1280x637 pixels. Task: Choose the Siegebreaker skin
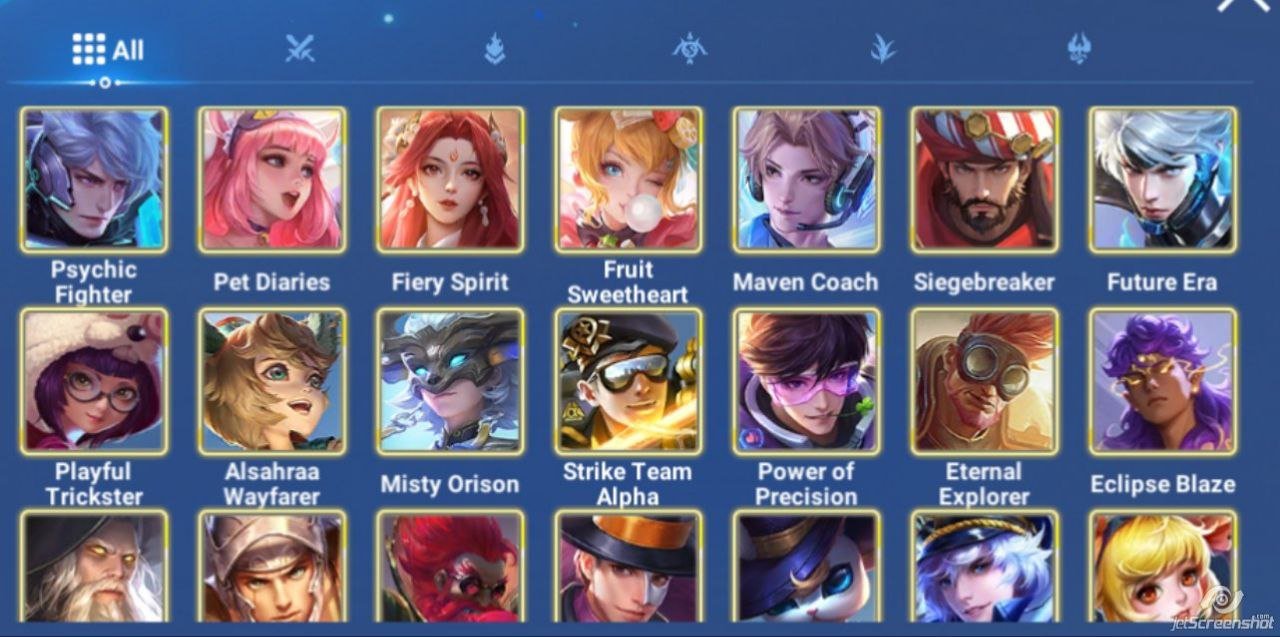click(x=984, y=180)
